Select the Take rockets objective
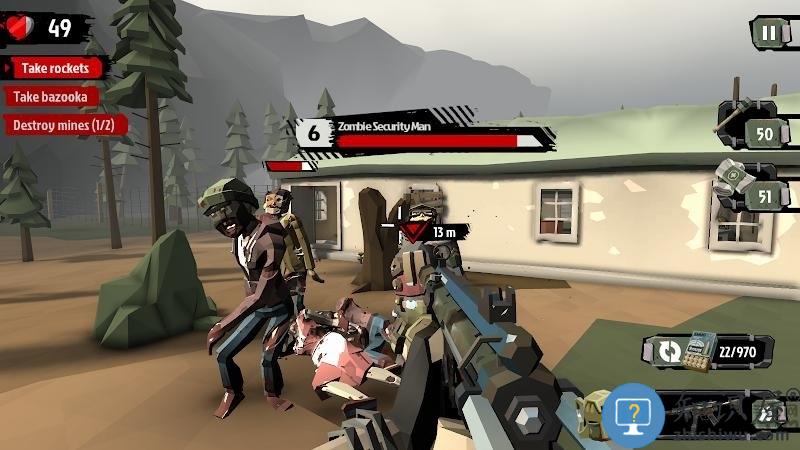 pos(57,69)
